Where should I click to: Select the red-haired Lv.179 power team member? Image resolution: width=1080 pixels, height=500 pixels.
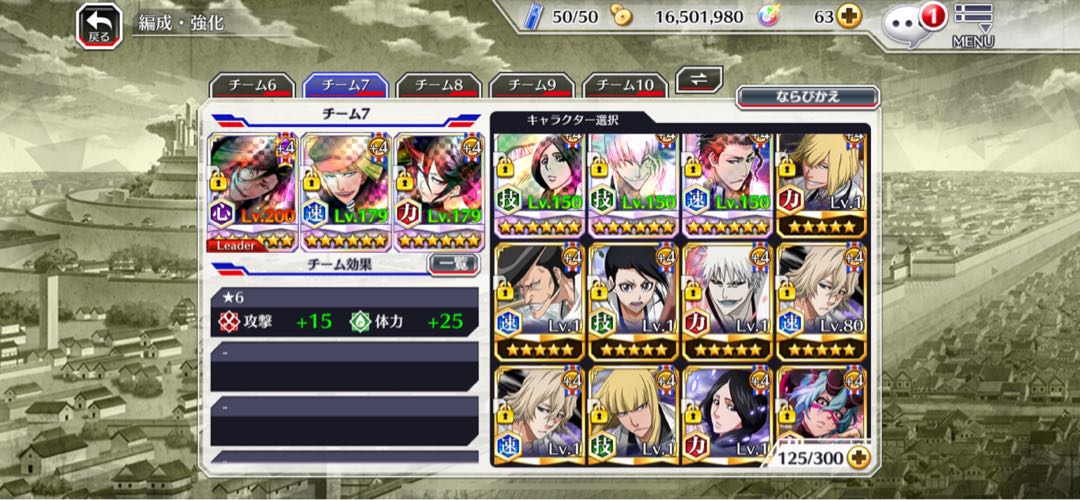tap(440, 191)
